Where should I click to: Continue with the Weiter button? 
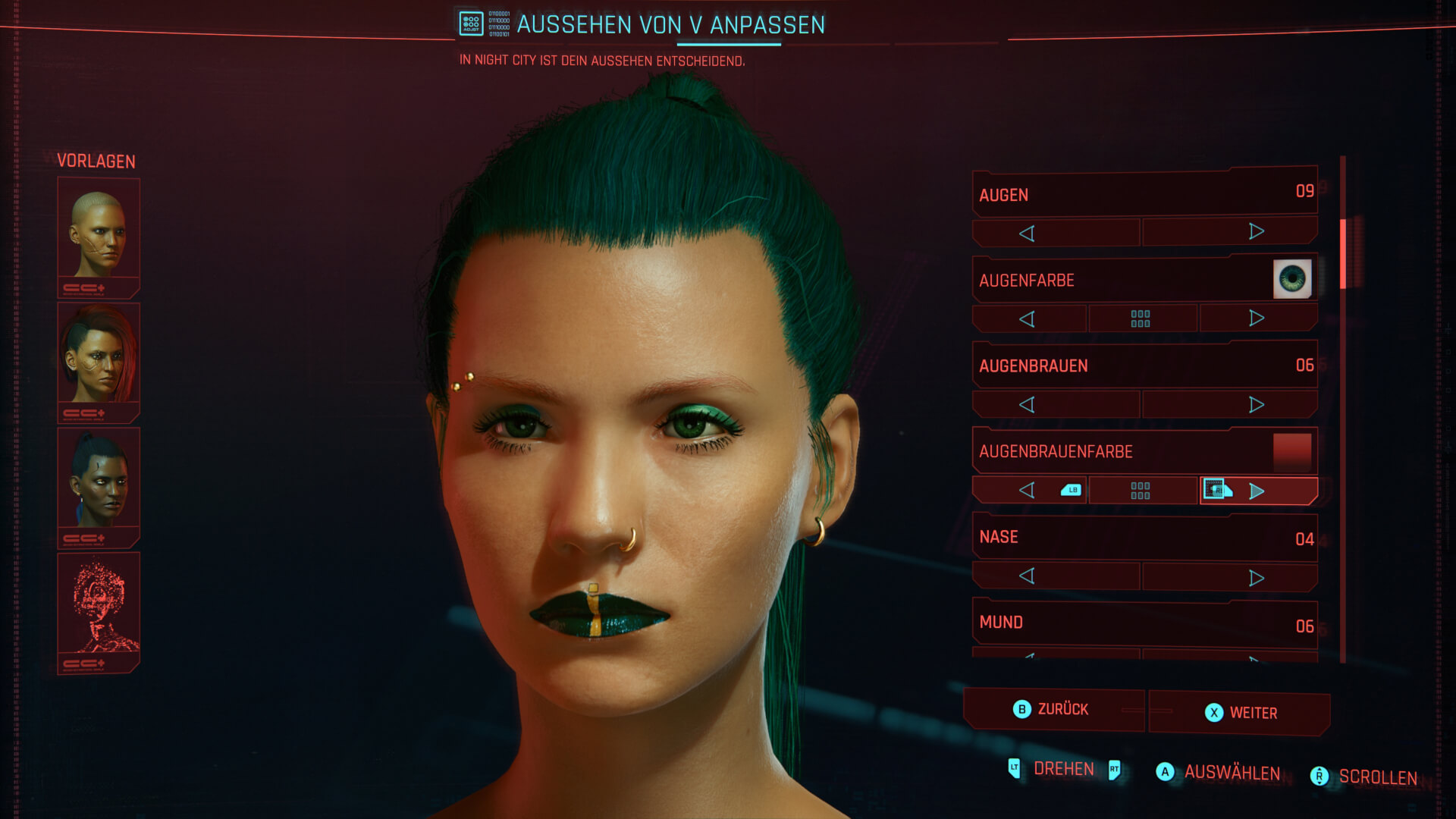coord(1240,713)
